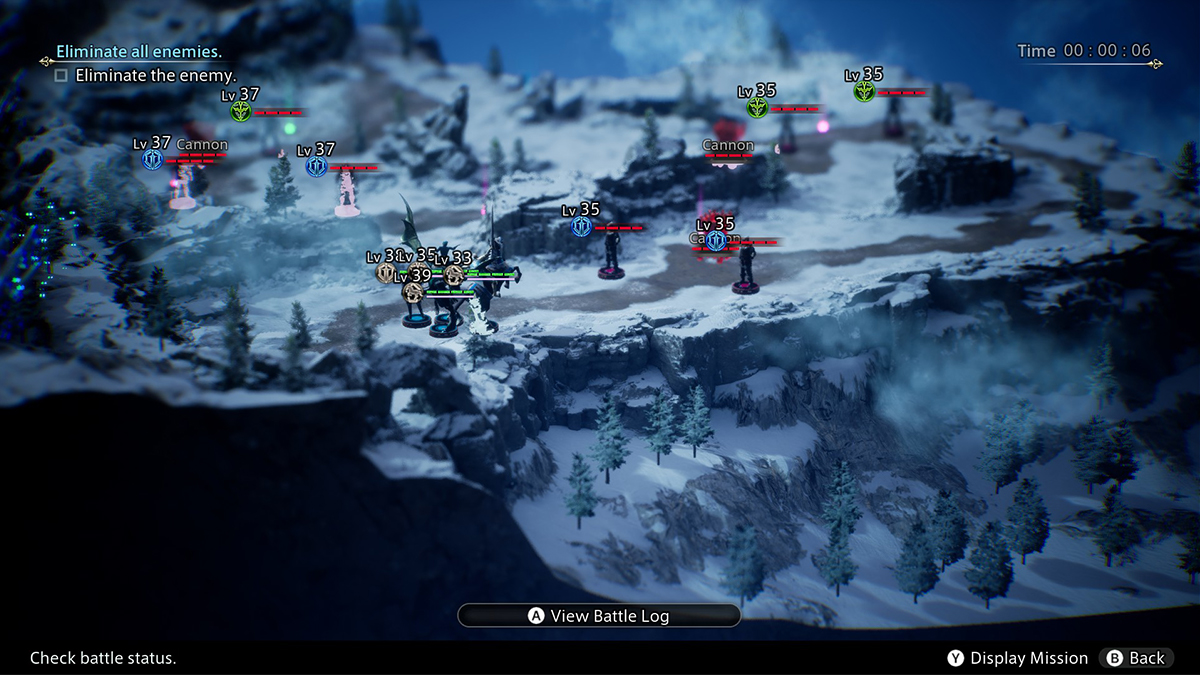
Task: Click the Eliminate all enemies objective header
Action: pyautogui.click(x=139, y=51)
